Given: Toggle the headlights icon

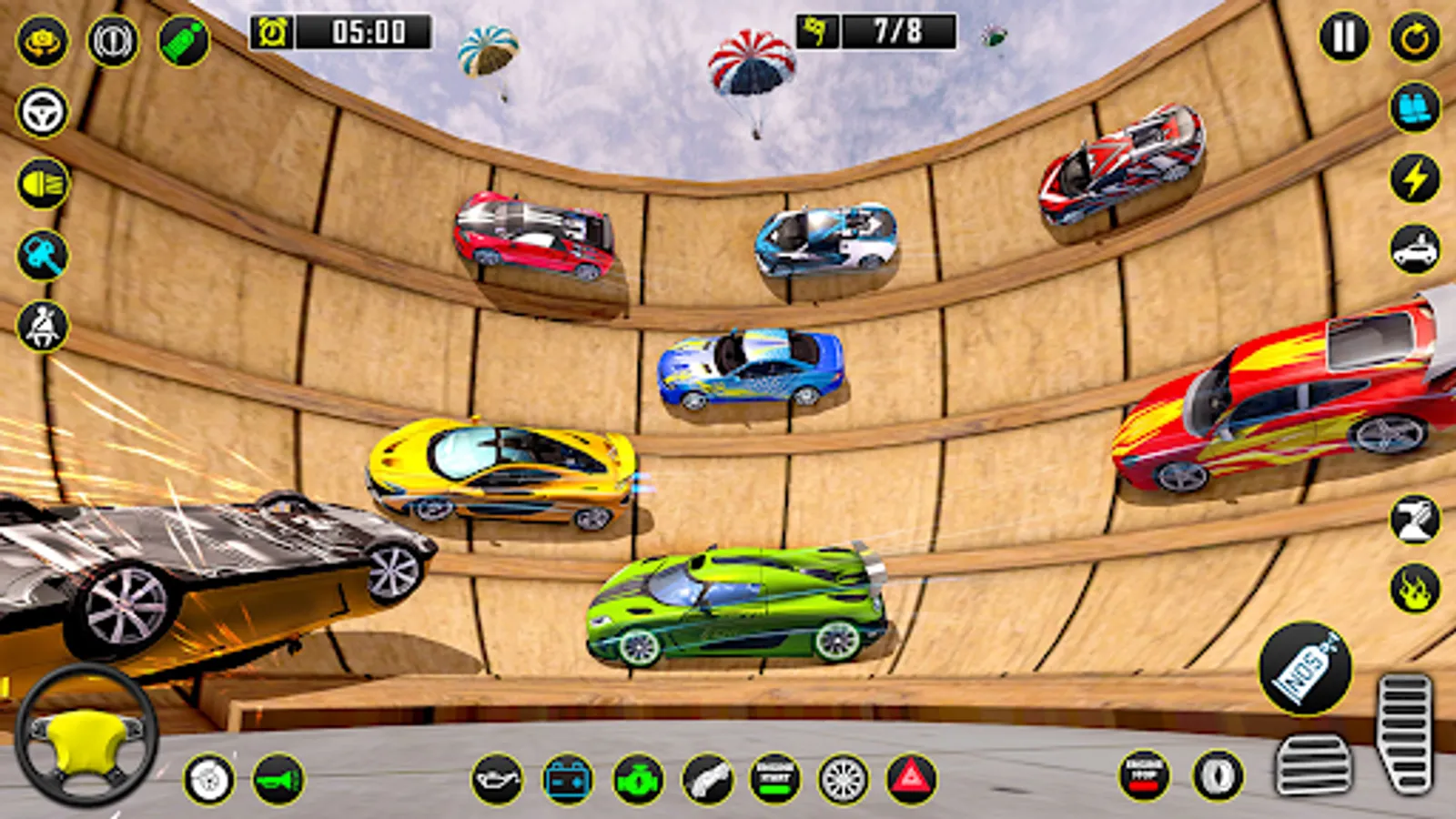Looking at the screenshot, I should [x=42, y=183].
